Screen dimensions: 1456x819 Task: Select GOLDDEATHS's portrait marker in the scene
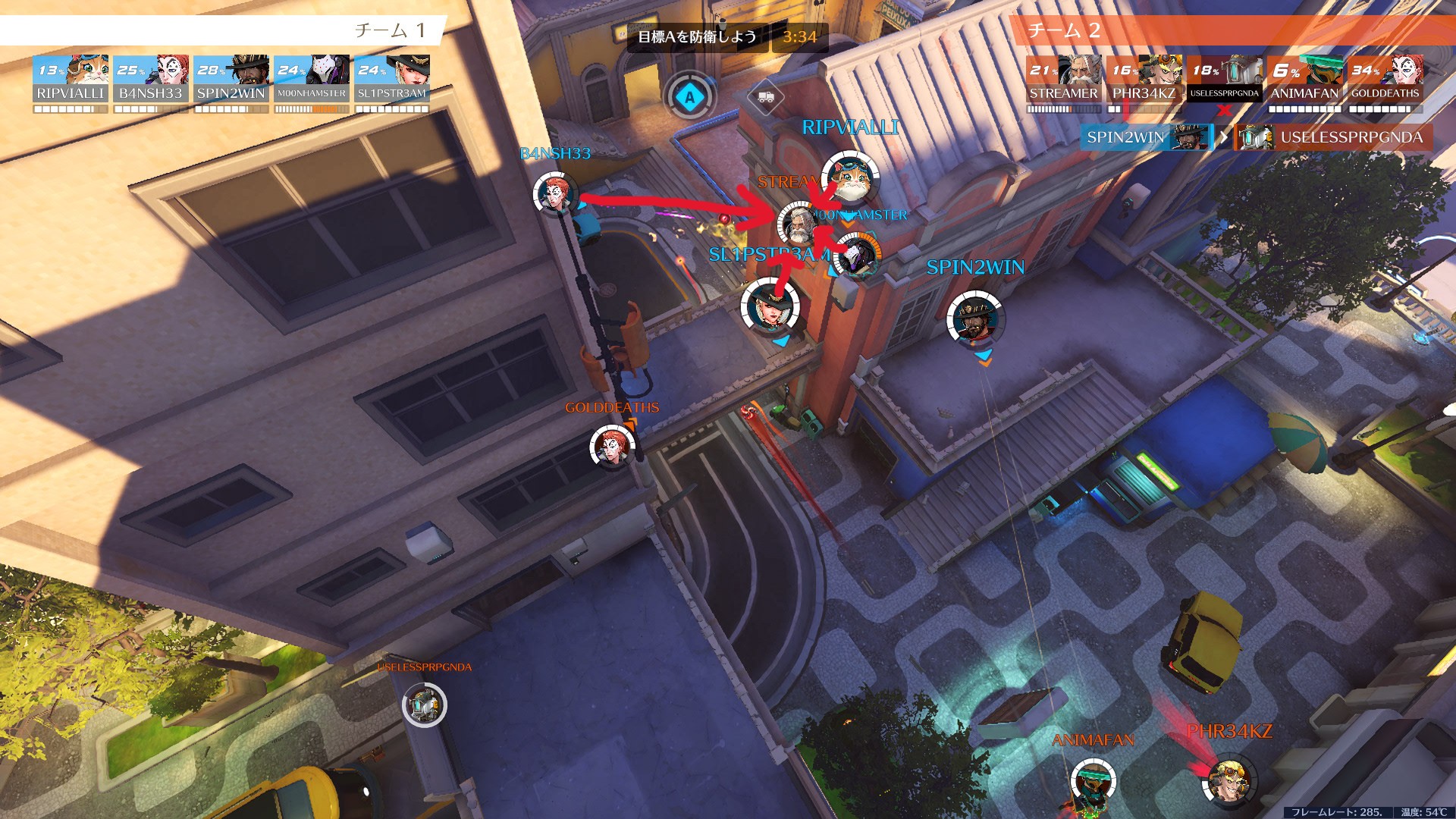[x=612, y=447]
